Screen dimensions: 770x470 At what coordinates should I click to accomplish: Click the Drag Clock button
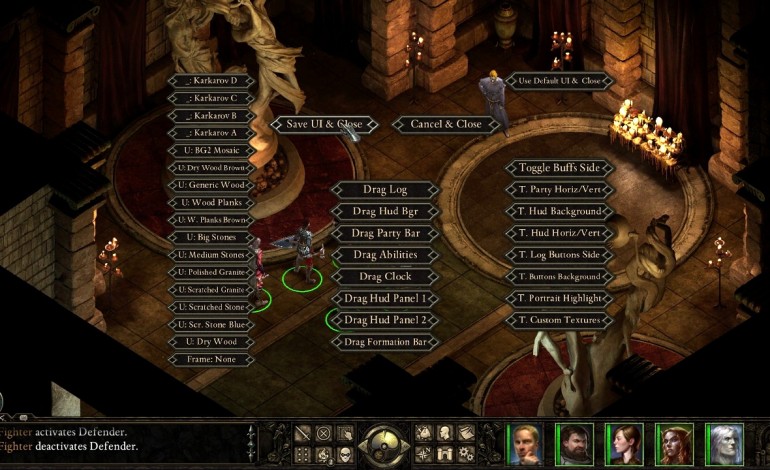pyautogui.click(x=384, y=276)
